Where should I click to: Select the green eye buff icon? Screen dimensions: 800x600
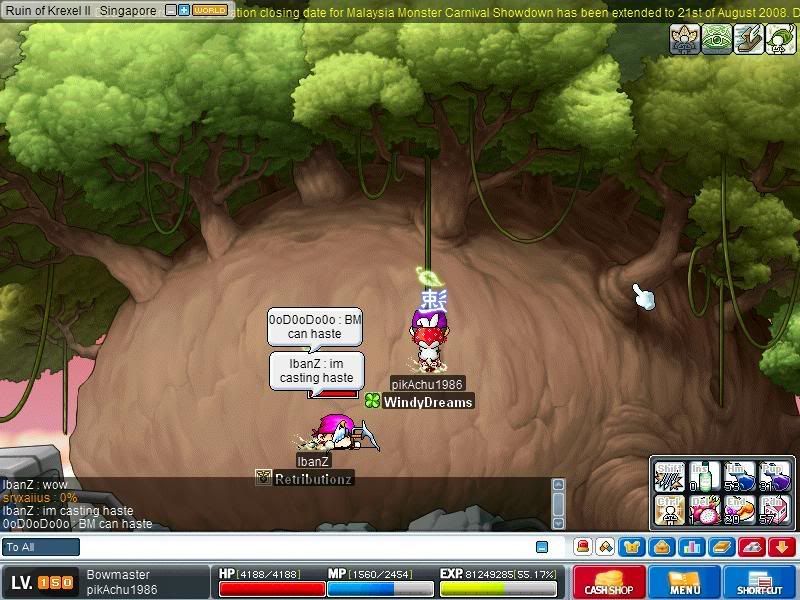point(716,39)
